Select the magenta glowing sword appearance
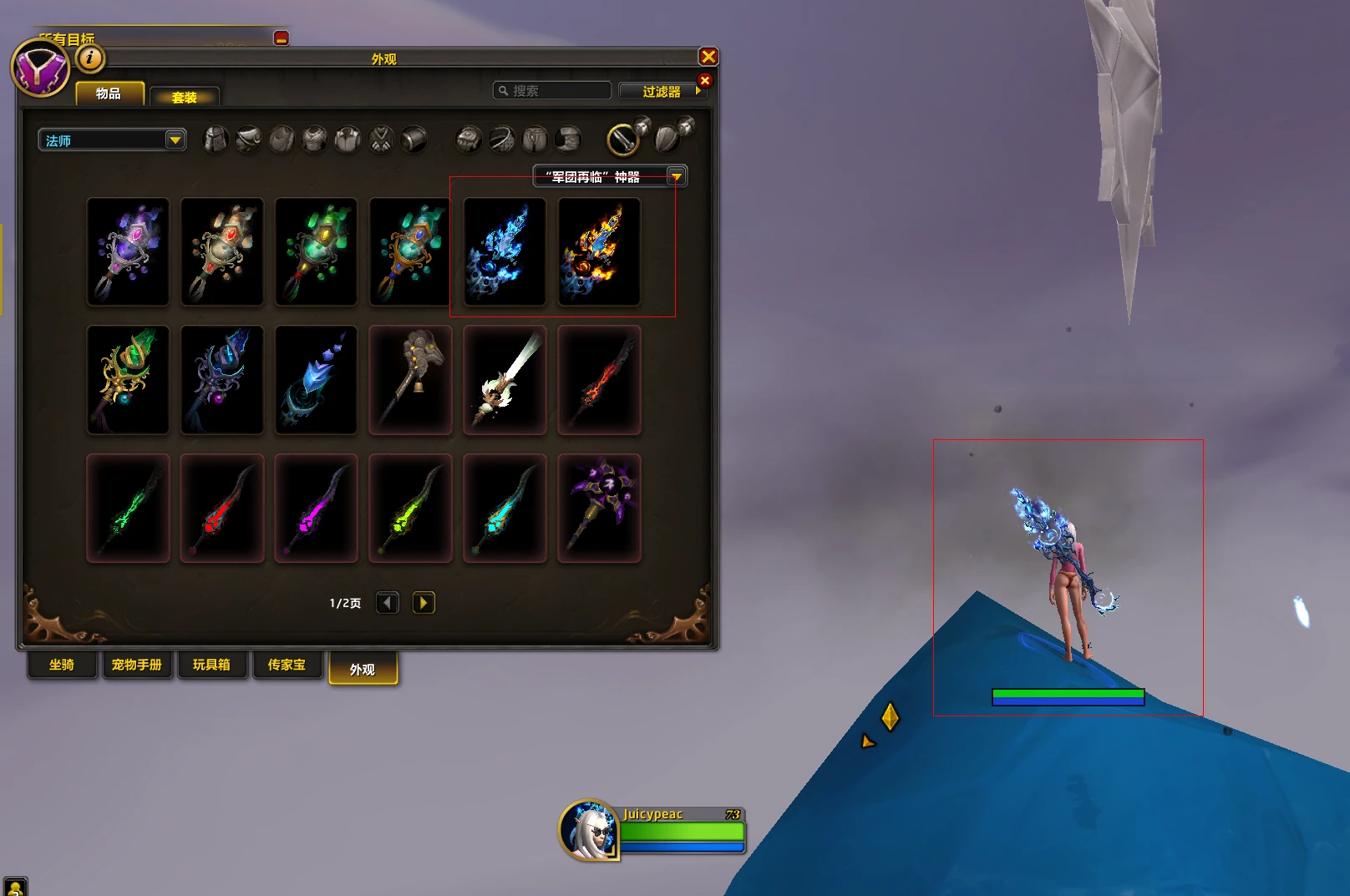The image size is (1350, 896). 317,509
